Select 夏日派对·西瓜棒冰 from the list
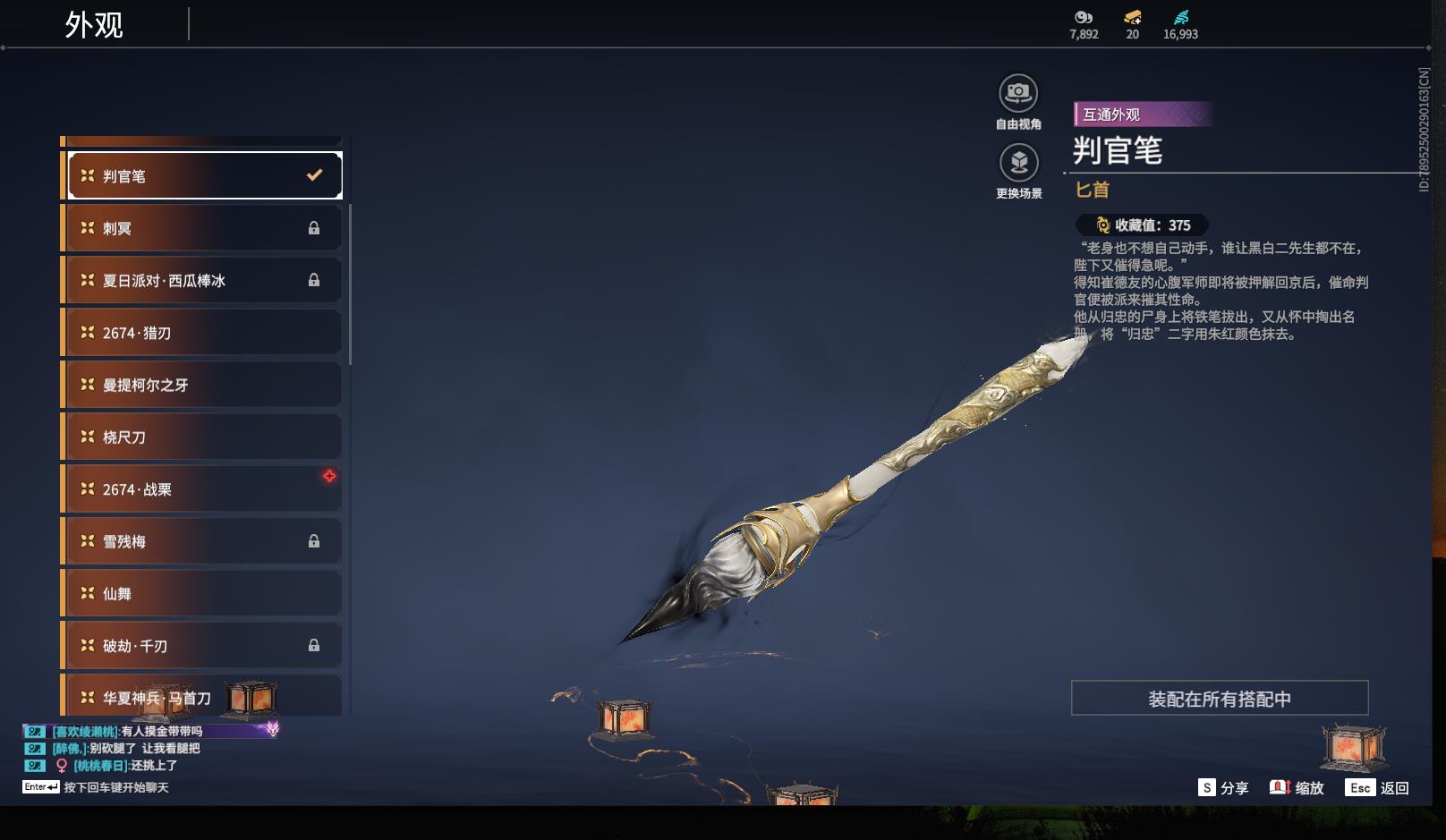This screenshot has width=1446, height=840. point(204,281)
